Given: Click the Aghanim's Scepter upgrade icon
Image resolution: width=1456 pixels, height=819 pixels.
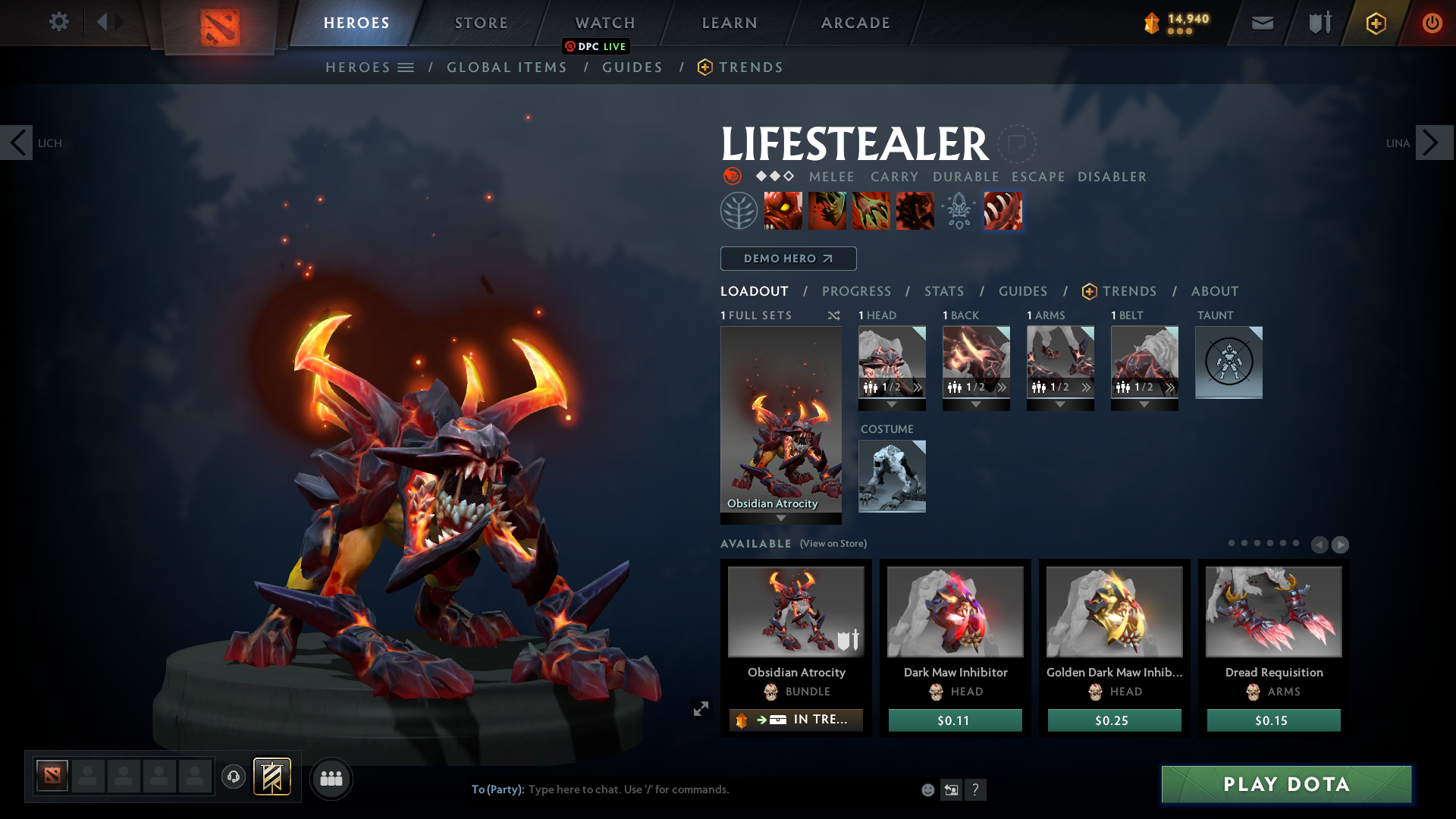Looking at the screenshot, I should (x=958, y=210).
